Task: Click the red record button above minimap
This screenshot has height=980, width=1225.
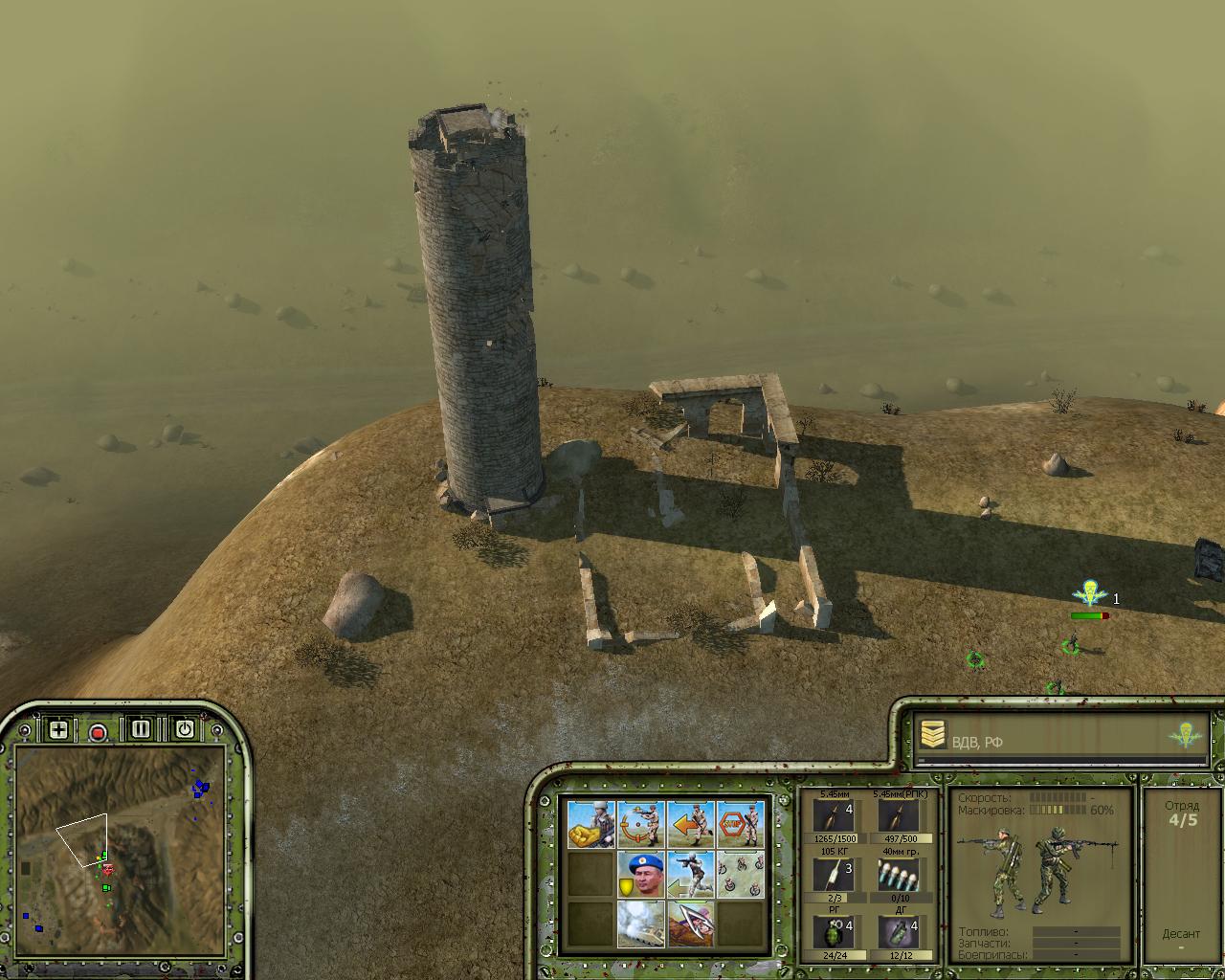Action: tap(98, 732)
